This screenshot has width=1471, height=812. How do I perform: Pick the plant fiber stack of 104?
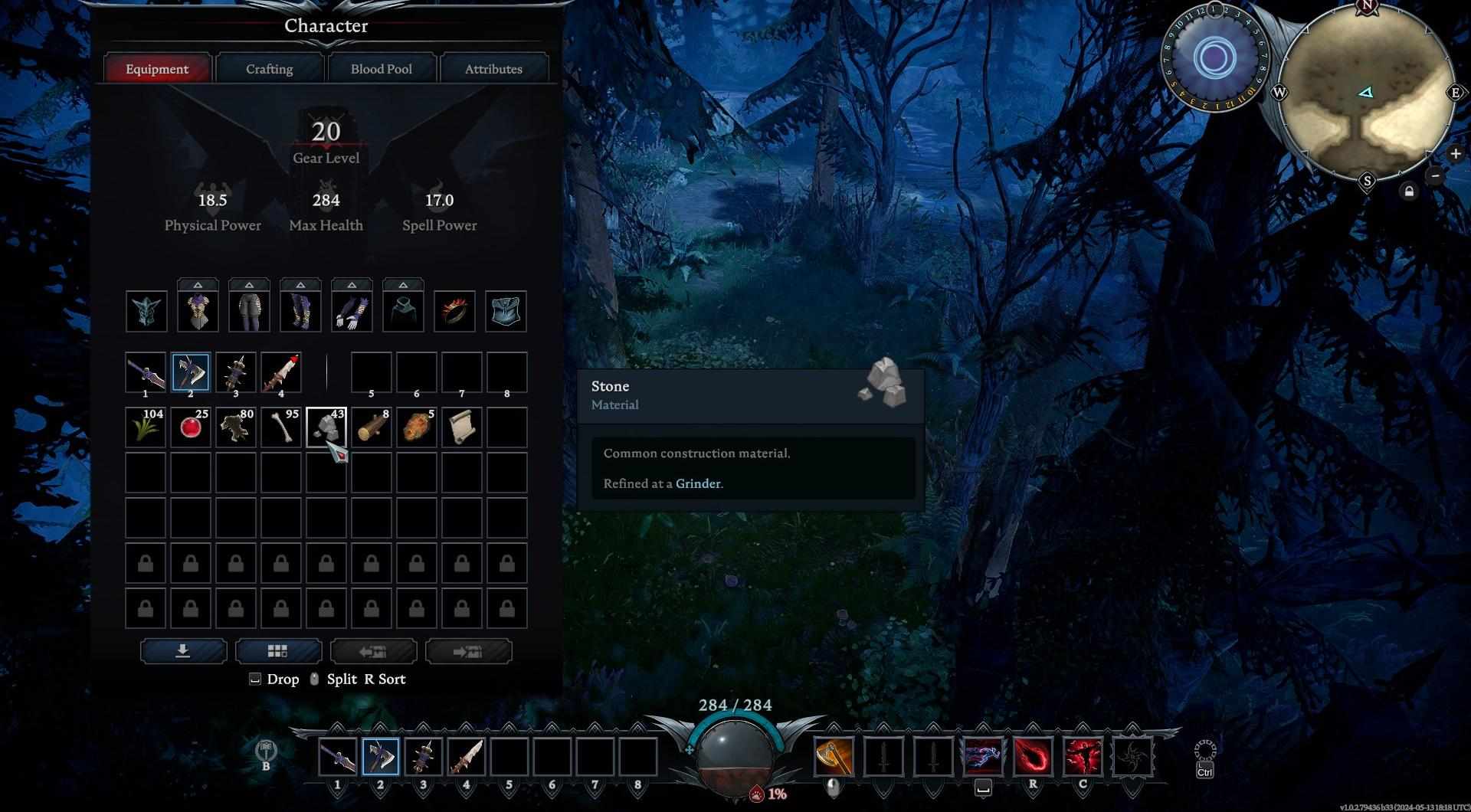point(146,427)
